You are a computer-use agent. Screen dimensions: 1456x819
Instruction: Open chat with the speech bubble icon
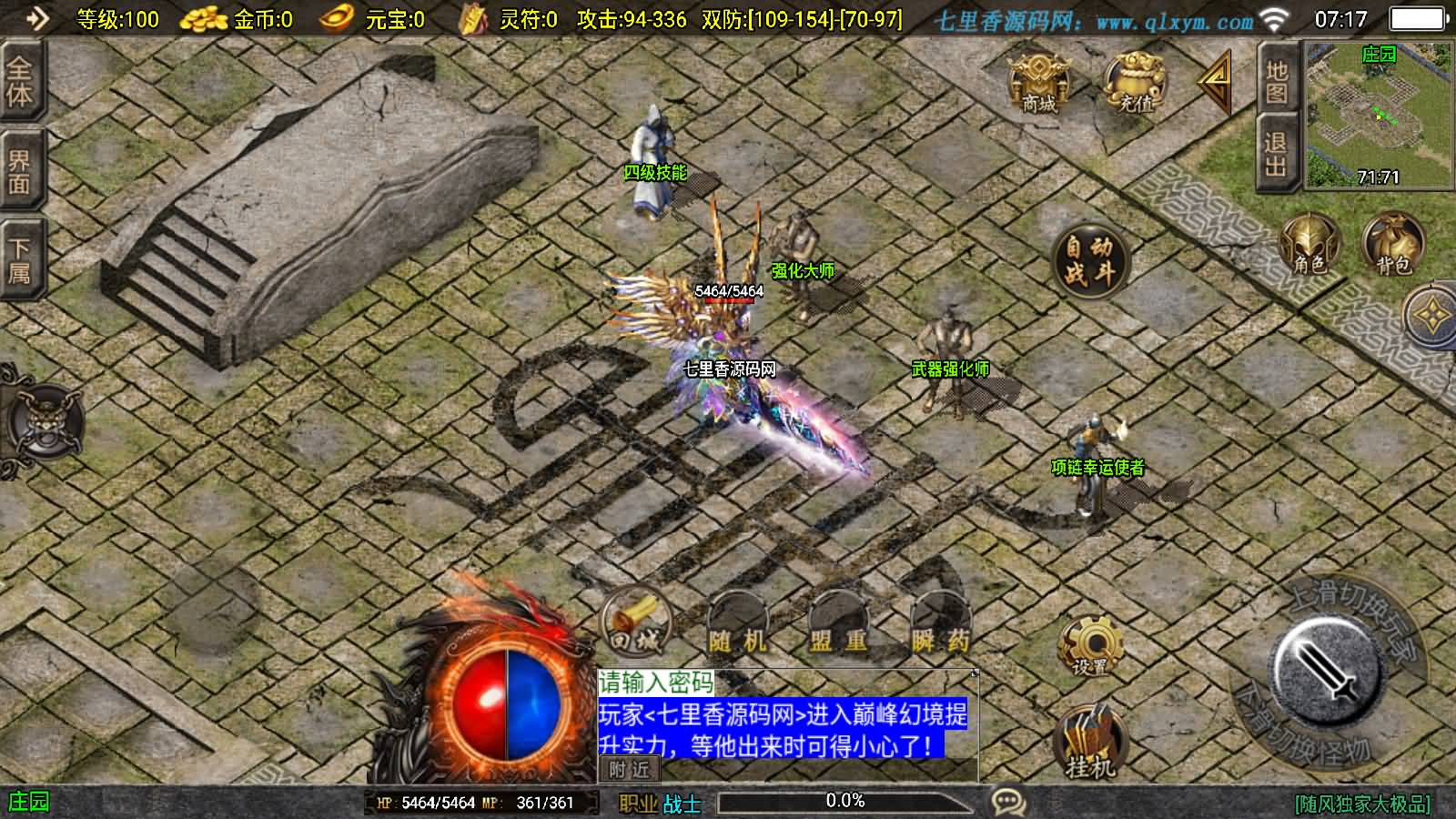(1008, 799)
